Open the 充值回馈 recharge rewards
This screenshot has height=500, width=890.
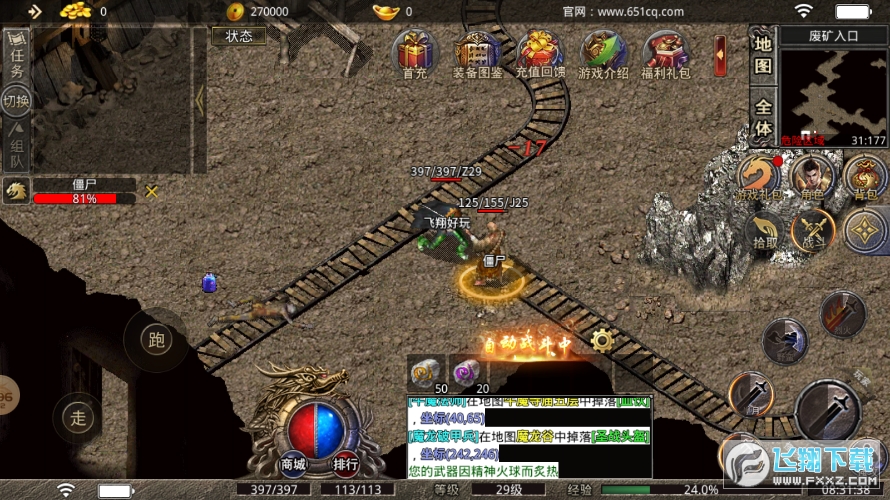pos(540,55)
